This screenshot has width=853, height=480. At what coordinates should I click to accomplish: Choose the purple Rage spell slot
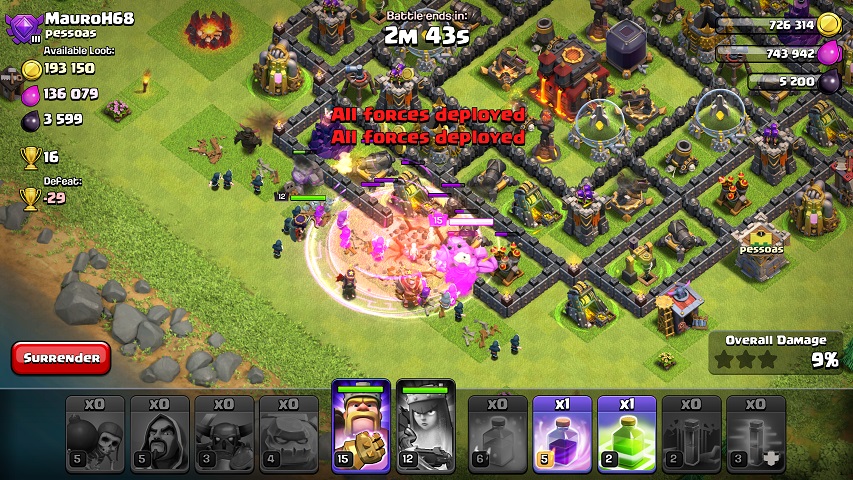coord(562,434)
